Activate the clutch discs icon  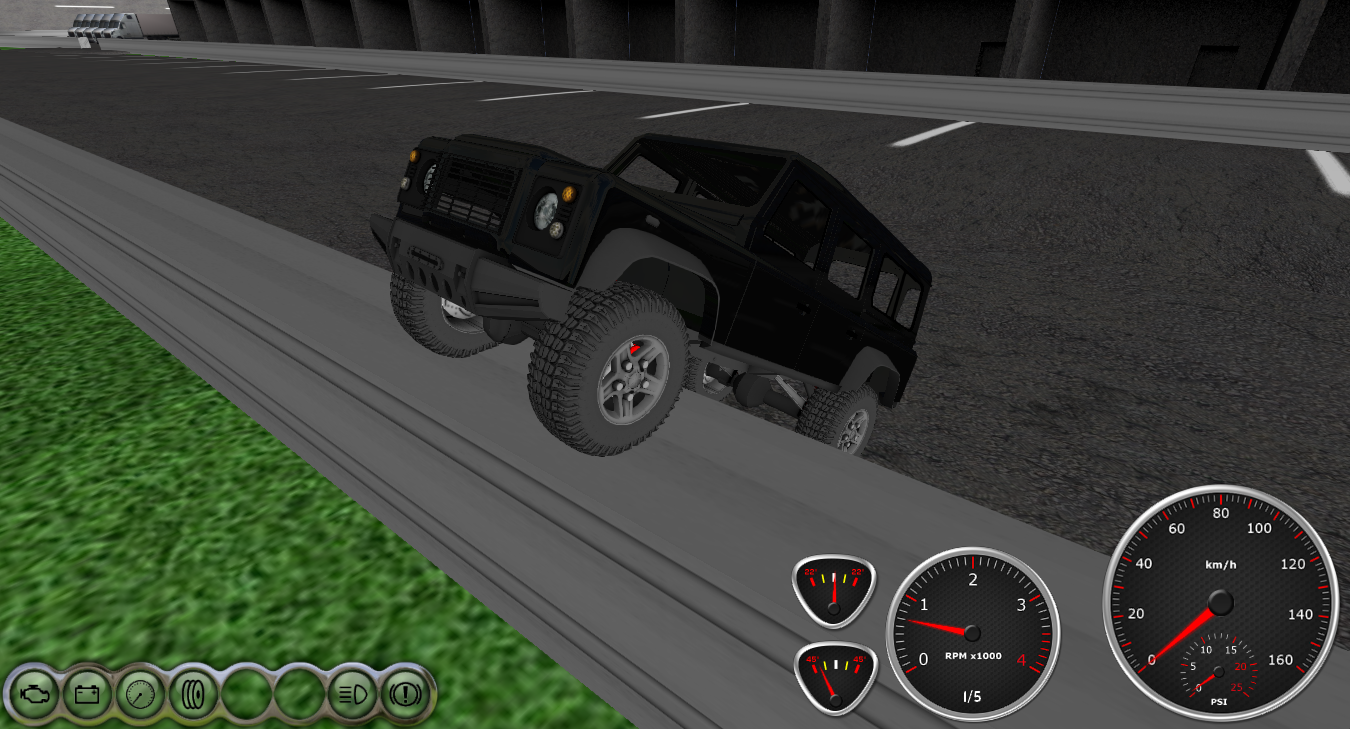193,692
